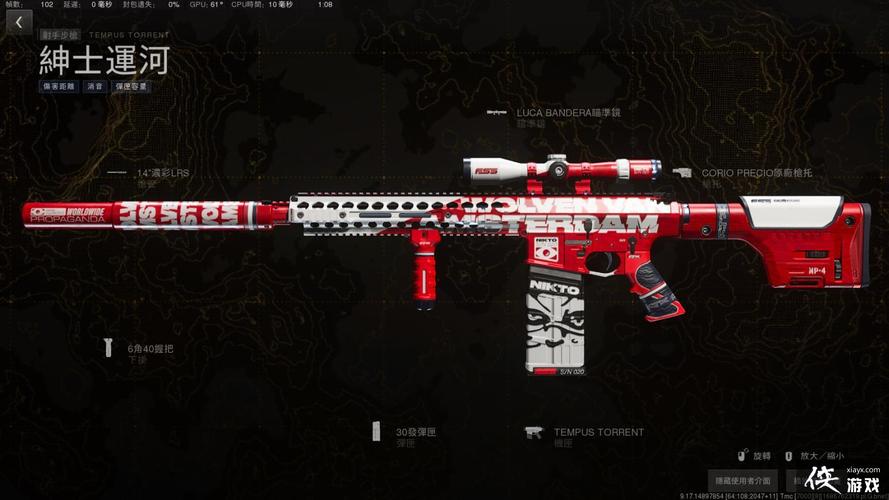Choose the 14" LRS barrel attachment
889x500 pixels.
click(x=162, y=173)
